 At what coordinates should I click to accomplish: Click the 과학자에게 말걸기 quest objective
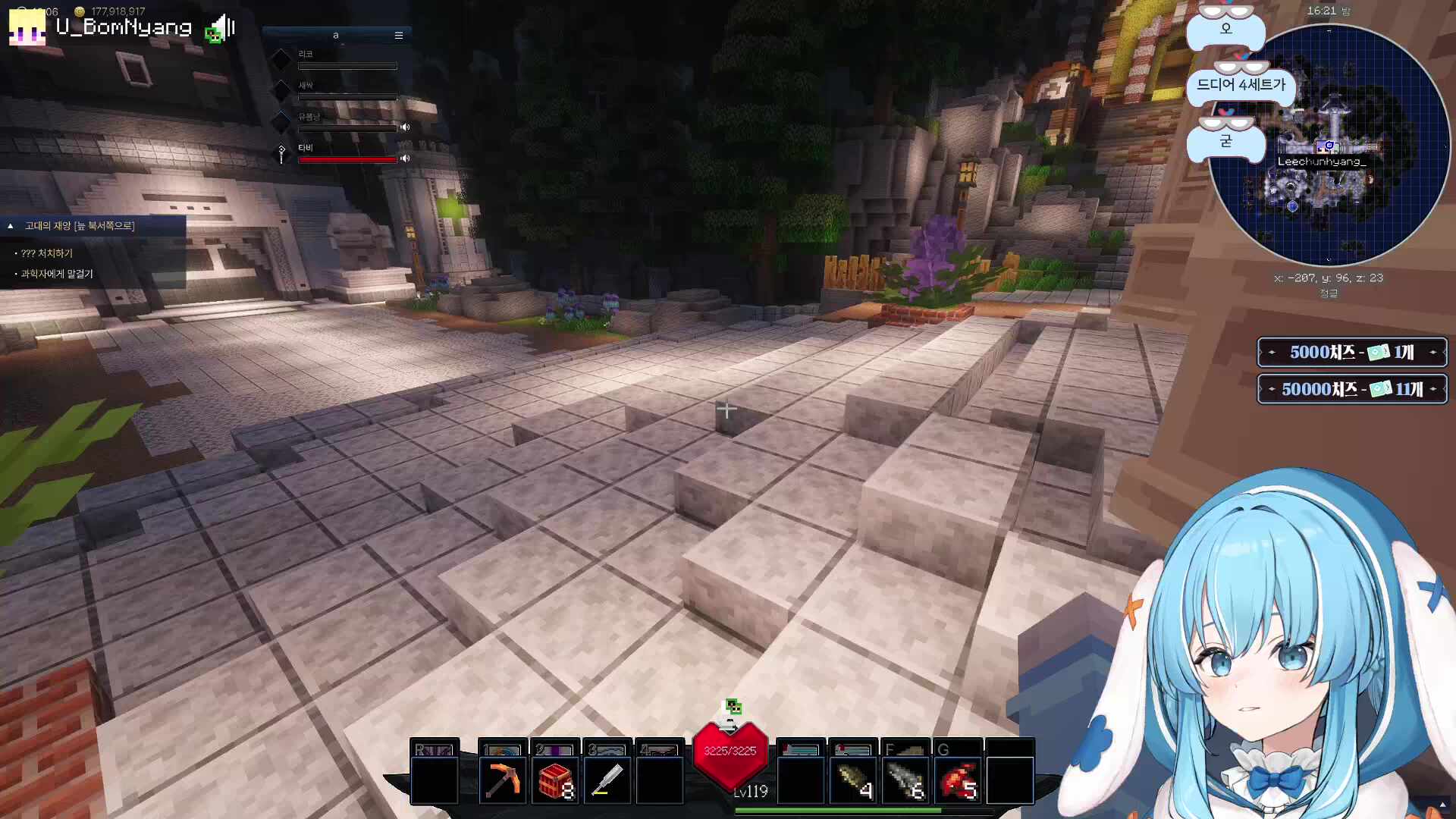point(55,274)
